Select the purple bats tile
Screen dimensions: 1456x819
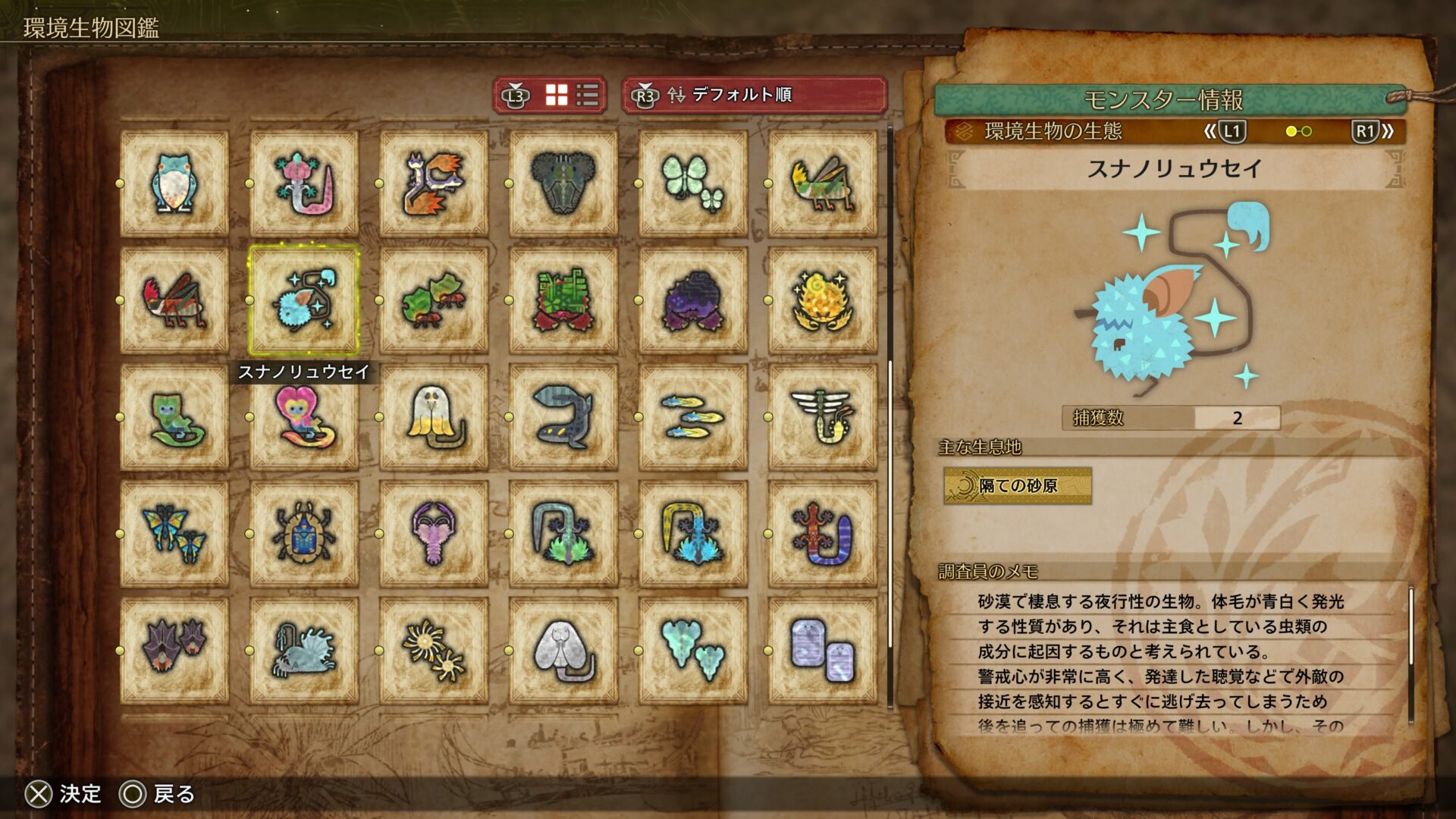pyautogui.click(x=174, y=651)
